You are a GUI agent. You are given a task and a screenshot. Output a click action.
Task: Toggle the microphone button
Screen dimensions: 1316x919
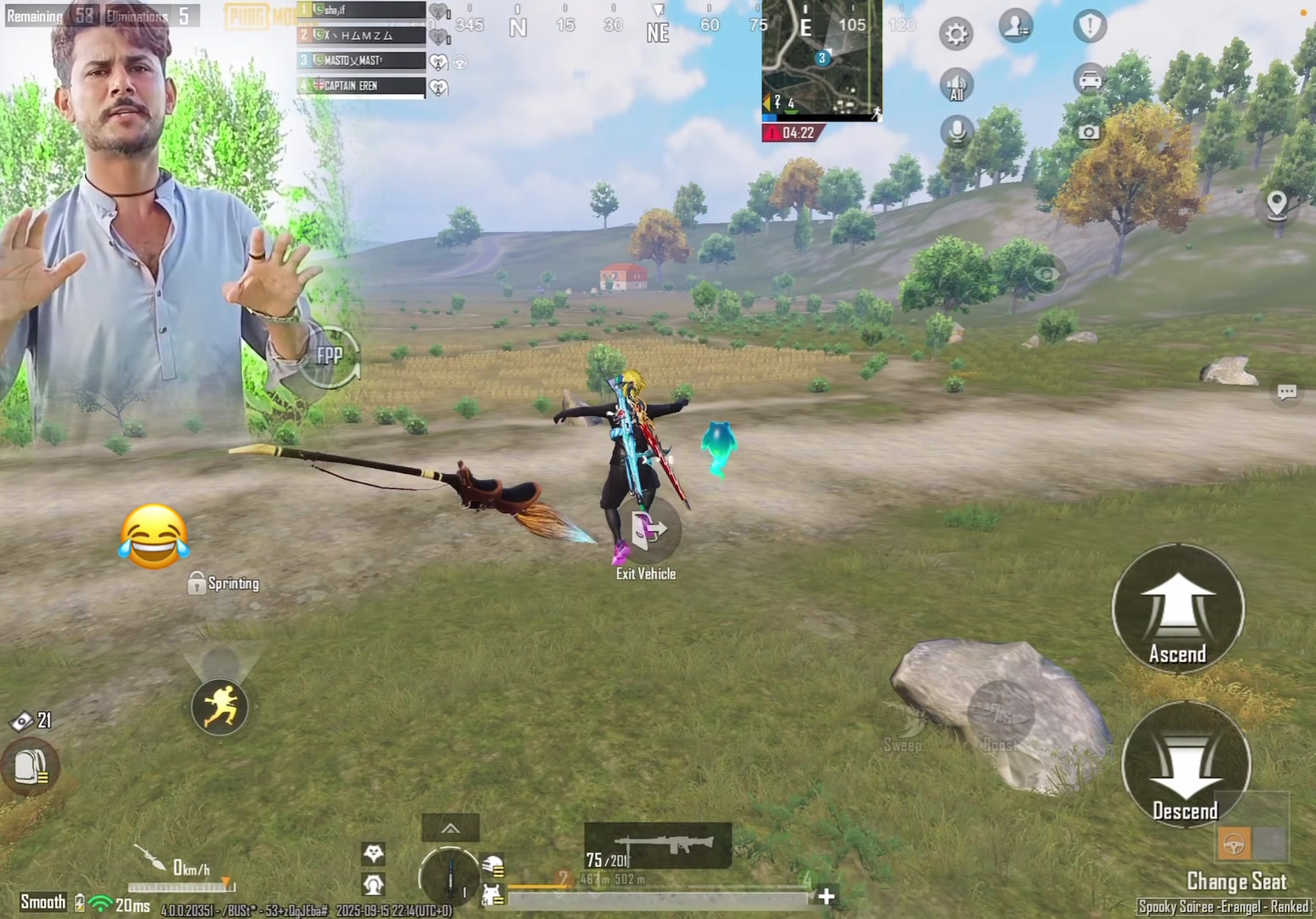click(x=957, y=132)
